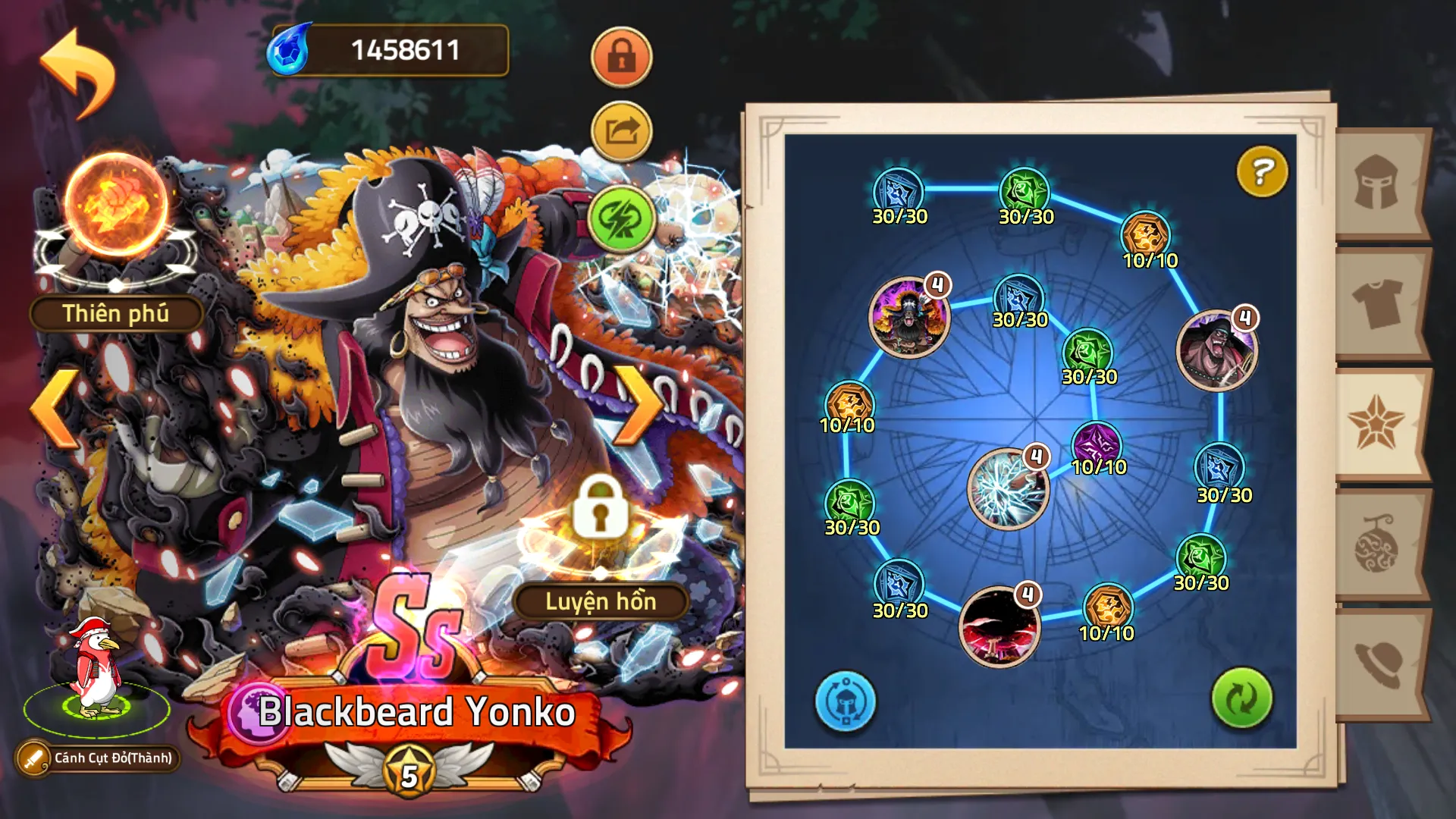Click the blue helmet reset button
This screenshot has height=819, width=1456.
tap(845, 701)
